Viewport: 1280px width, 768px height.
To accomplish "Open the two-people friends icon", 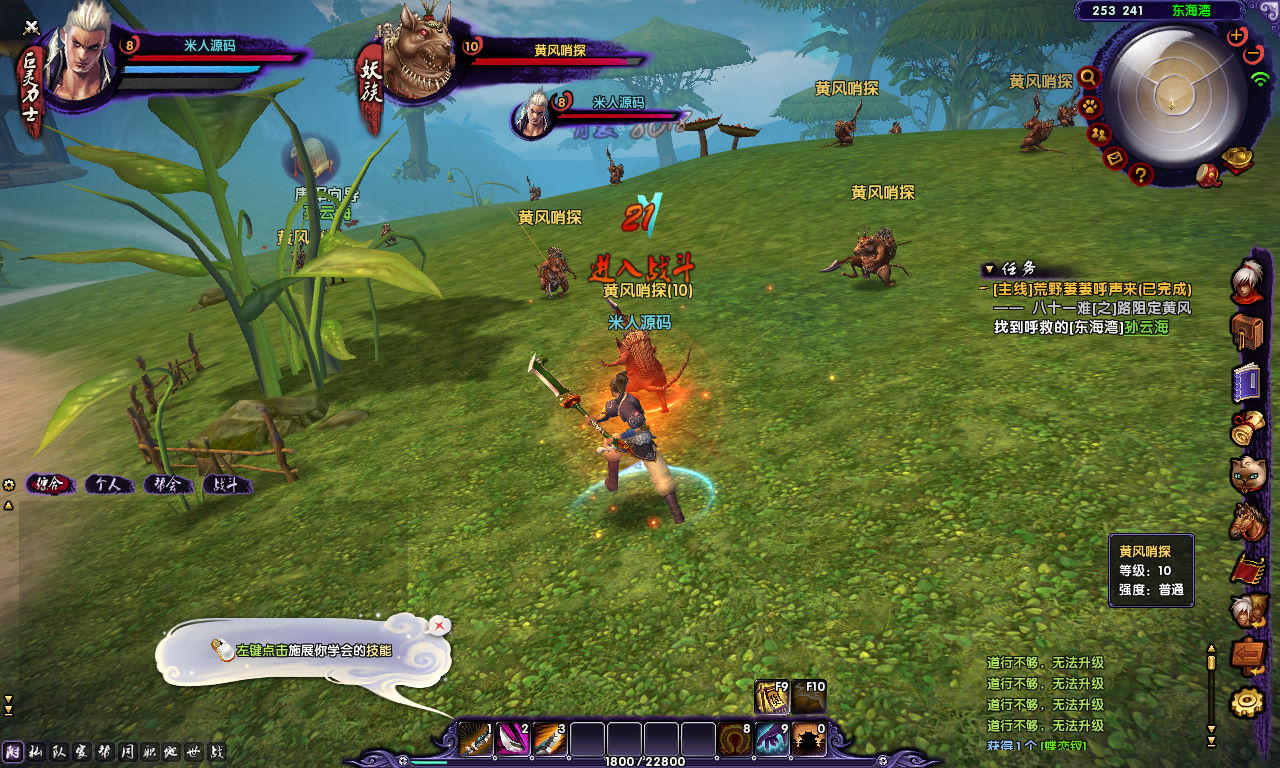I will click(1099, 134).
